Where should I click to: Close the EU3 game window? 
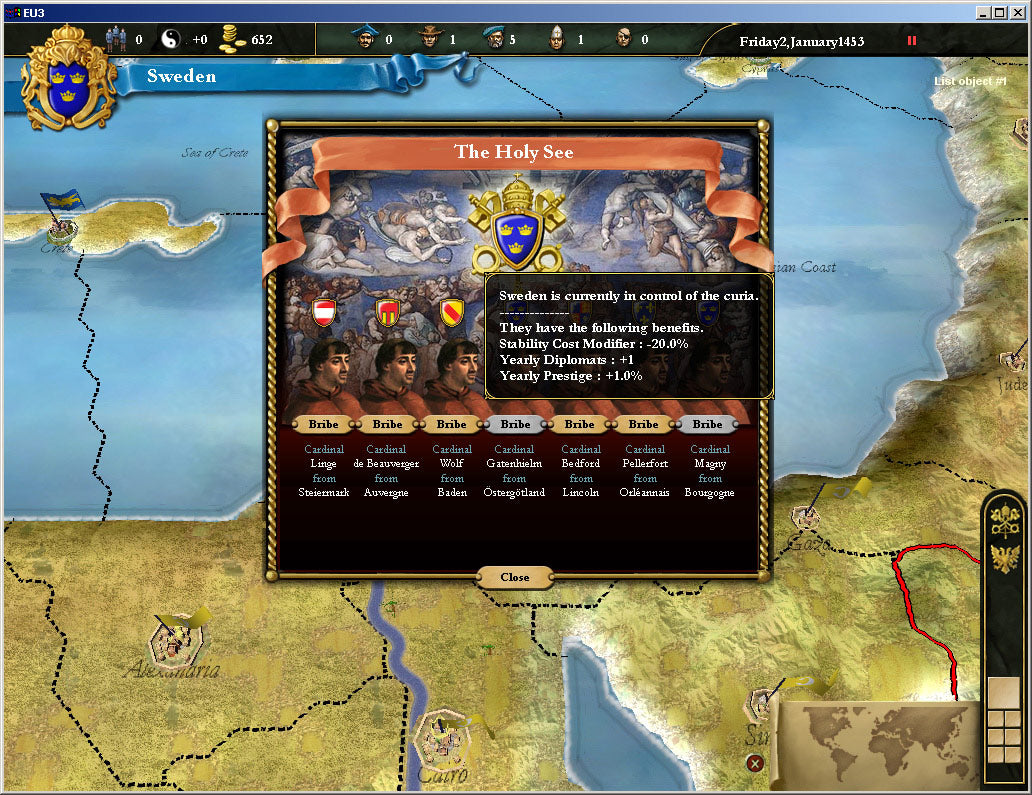coord(1019,12)
